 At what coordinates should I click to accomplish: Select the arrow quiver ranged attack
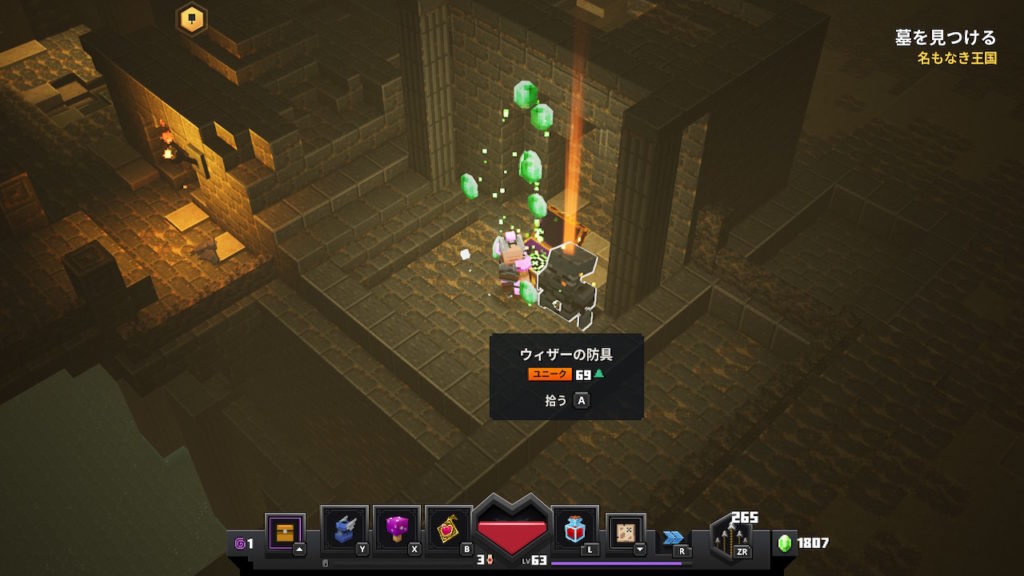click(733, 538)
